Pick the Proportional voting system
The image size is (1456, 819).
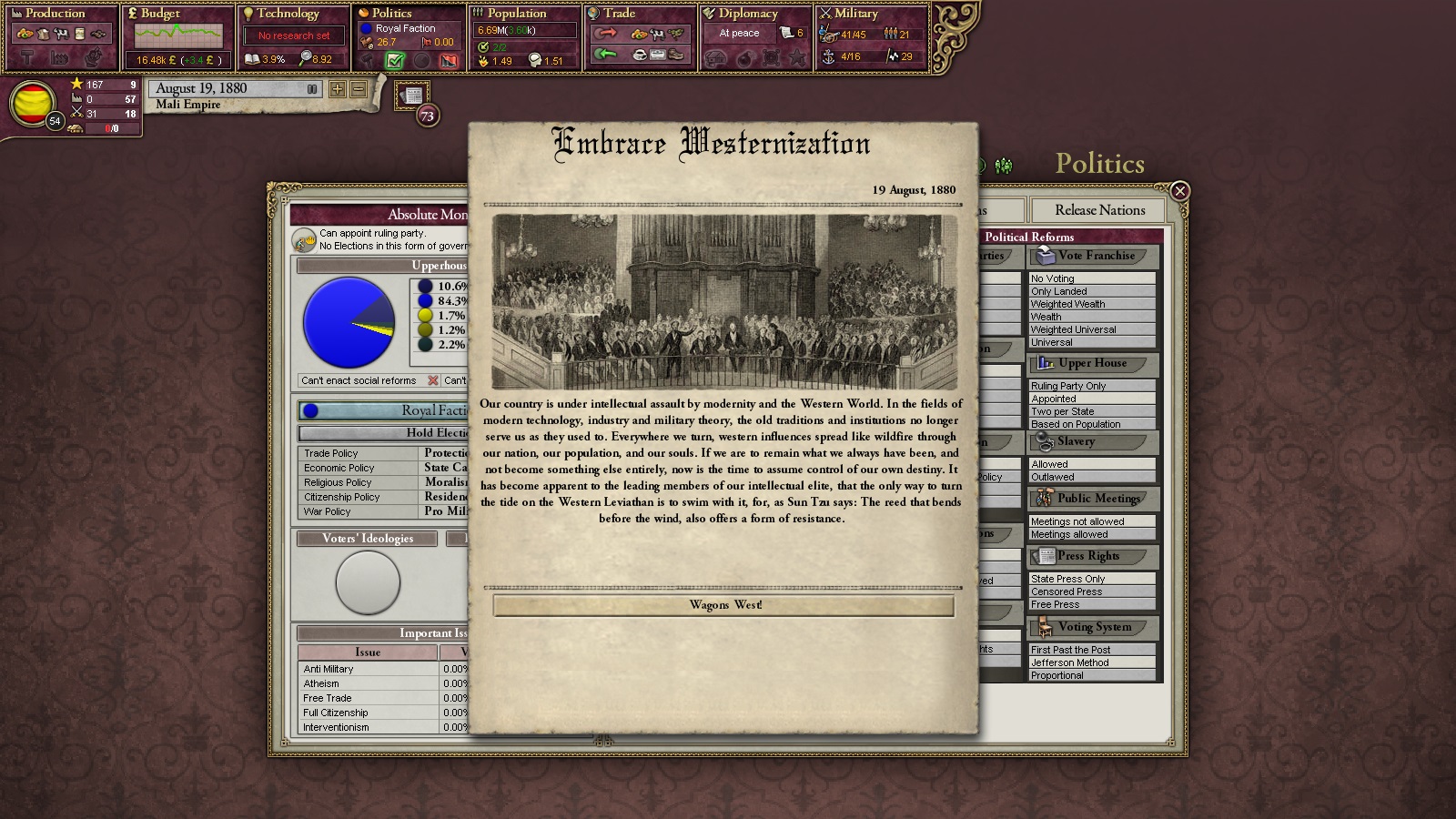click(1091, 675)
